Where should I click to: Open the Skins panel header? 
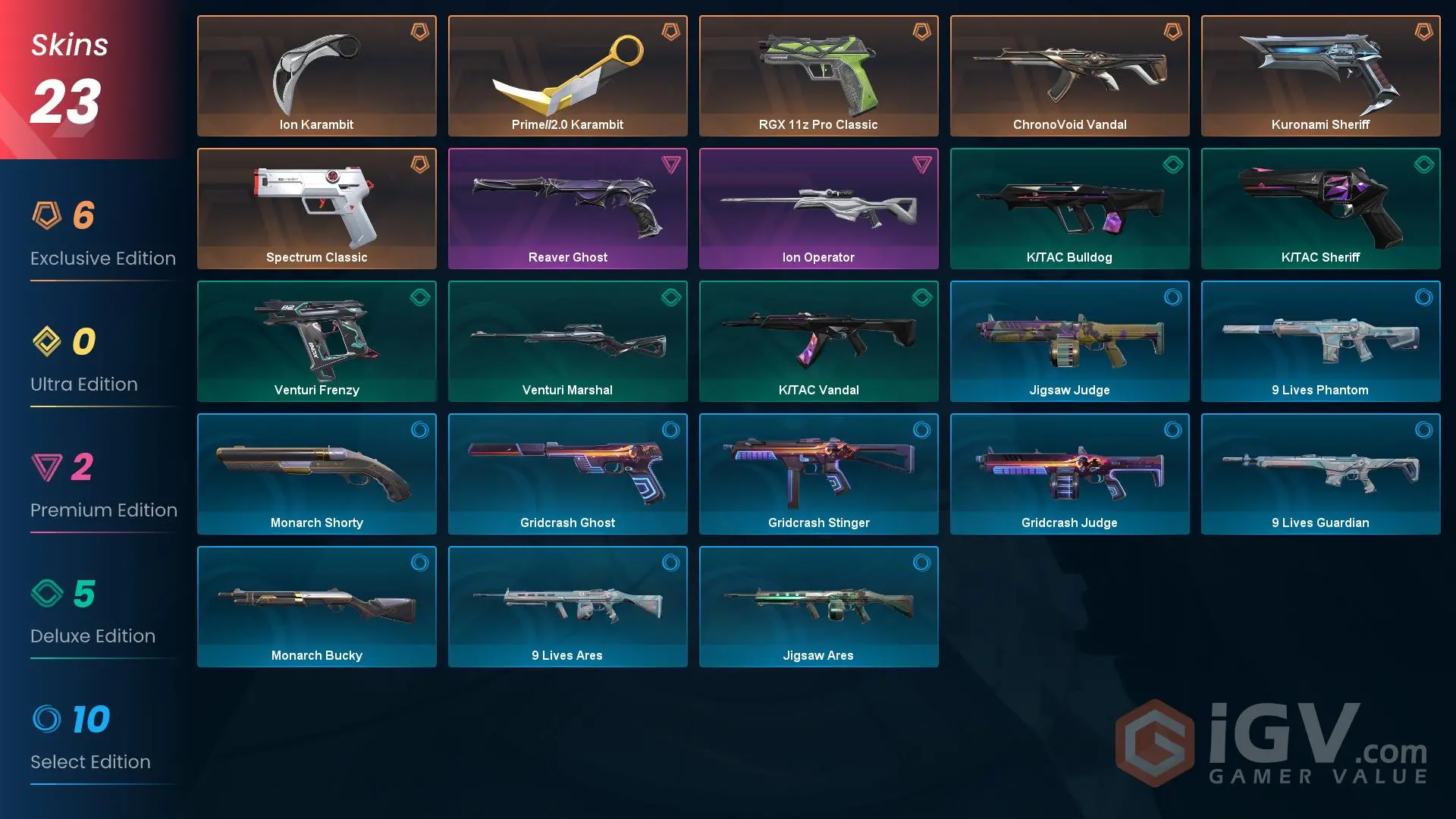68,45
